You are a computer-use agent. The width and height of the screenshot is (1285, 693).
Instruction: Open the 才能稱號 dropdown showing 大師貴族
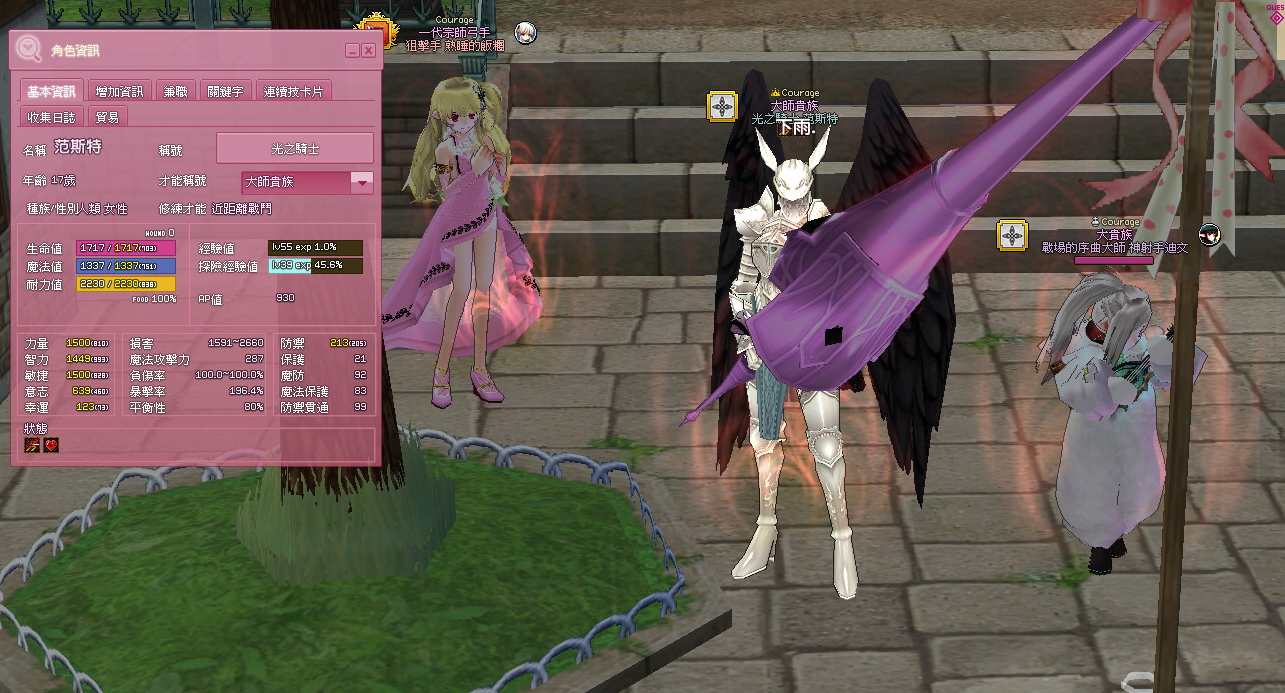click(362, 182)
